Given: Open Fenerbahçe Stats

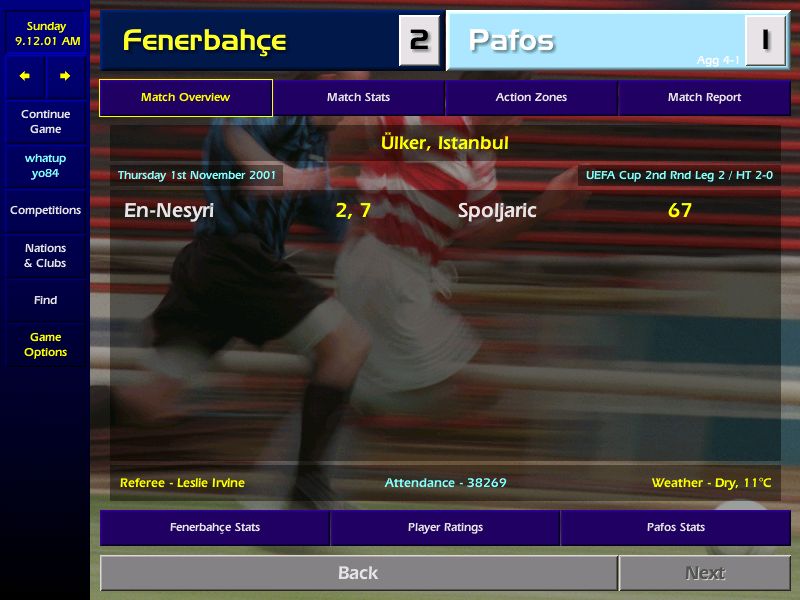Looking at the screenshot, I should click(214, 528).
